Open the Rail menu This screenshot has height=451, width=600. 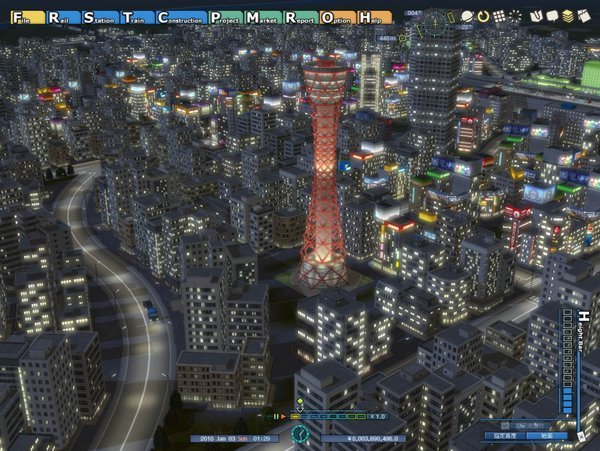(x=58, y=18)
